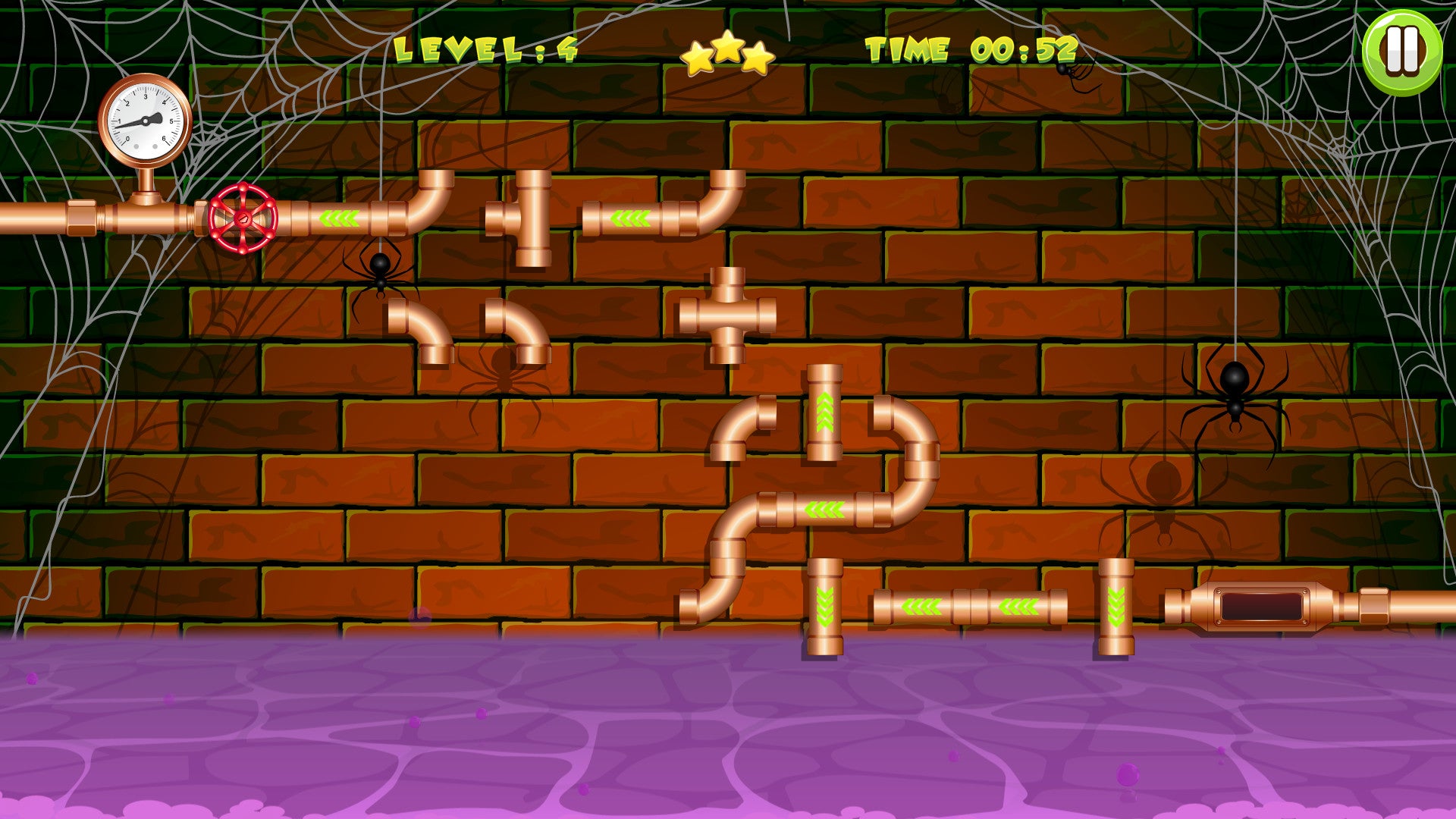Rotate the cross-shaped four-way pipe

tap(727, 315)
